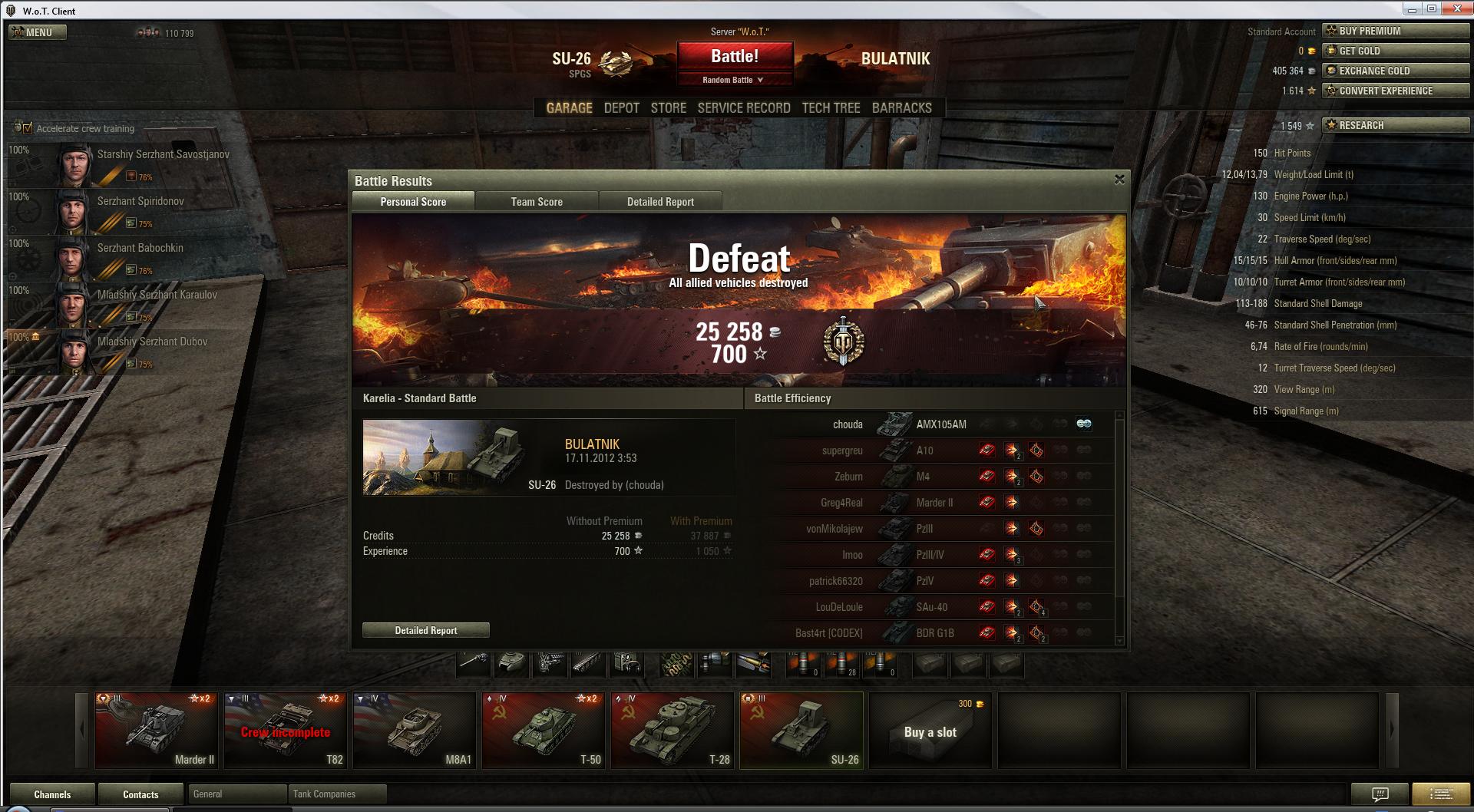Screen dimensions: 1474x812
Task: Go to the Tech Tree
Action: (x=831, y=108)
